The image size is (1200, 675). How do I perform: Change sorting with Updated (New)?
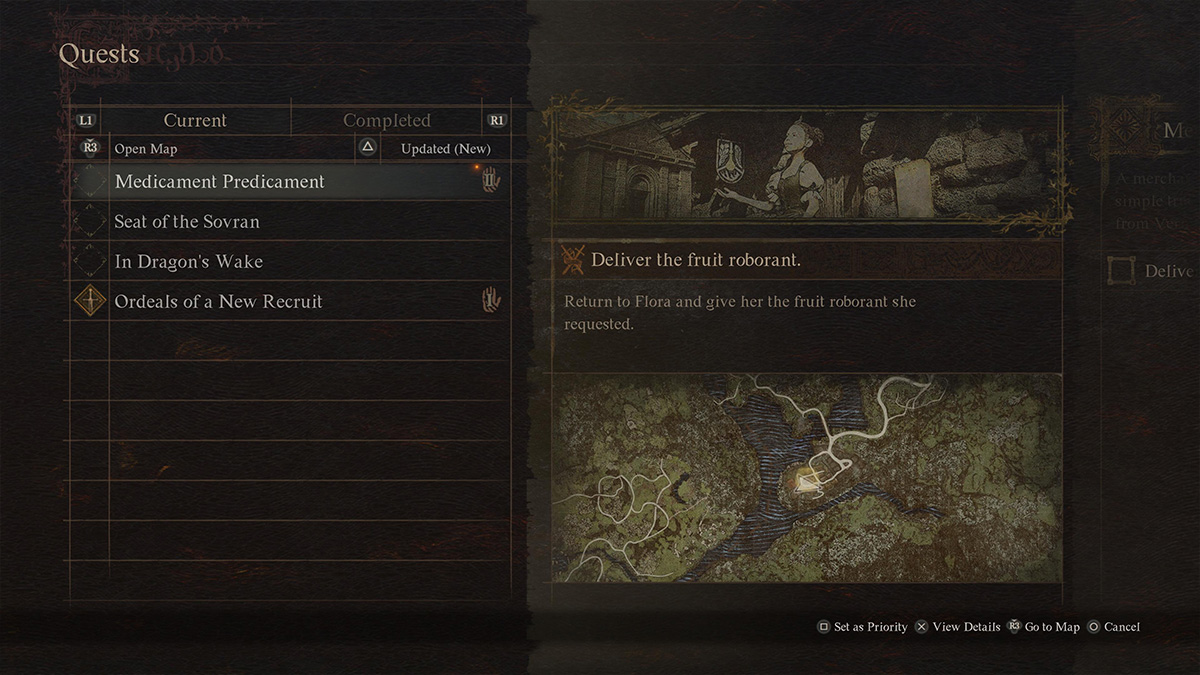(445, 149)
